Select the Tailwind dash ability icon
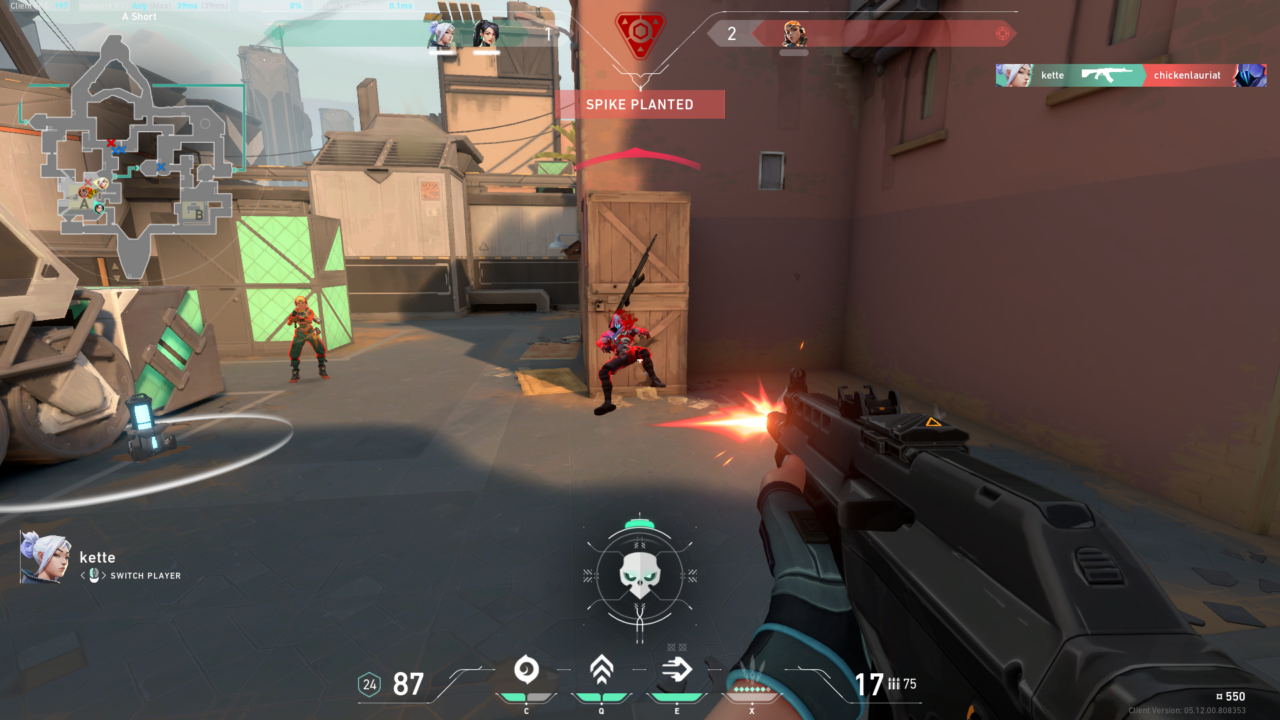 click(675, 668)
